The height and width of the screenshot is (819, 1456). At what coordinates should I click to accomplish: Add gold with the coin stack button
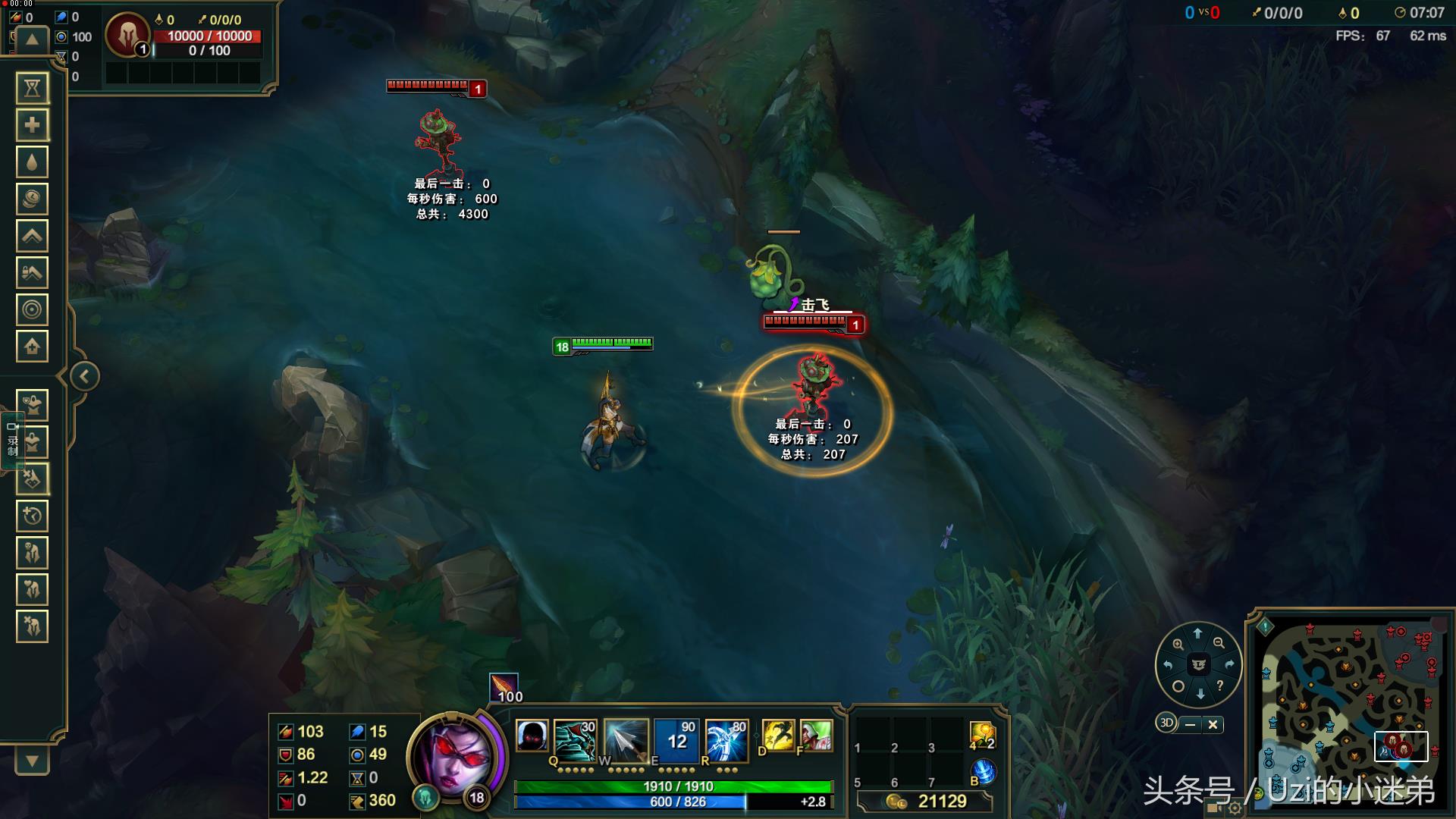click(32, 199)
